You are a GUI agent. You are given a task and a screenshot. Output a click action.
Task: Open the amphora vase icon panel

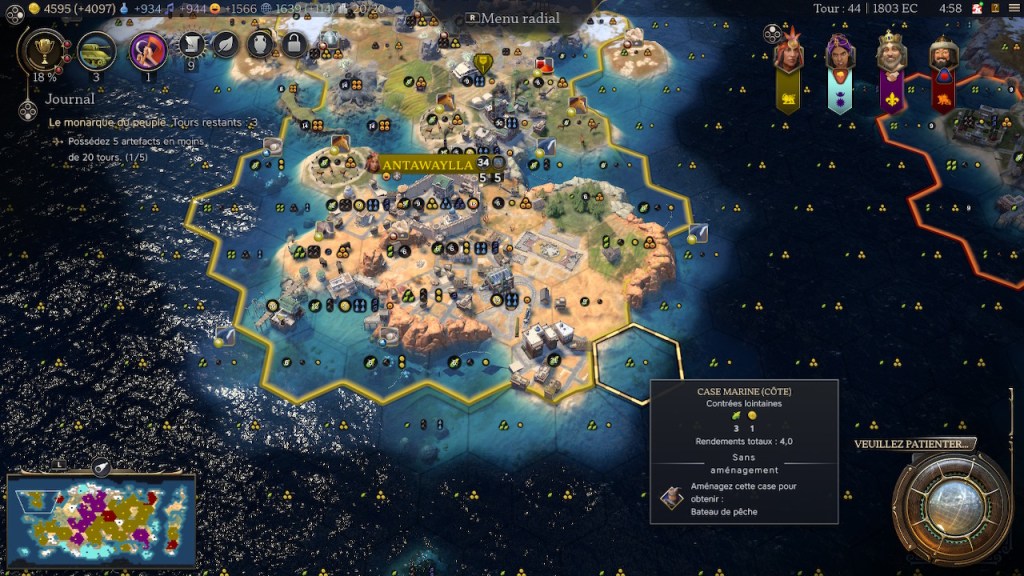(260, 44)
